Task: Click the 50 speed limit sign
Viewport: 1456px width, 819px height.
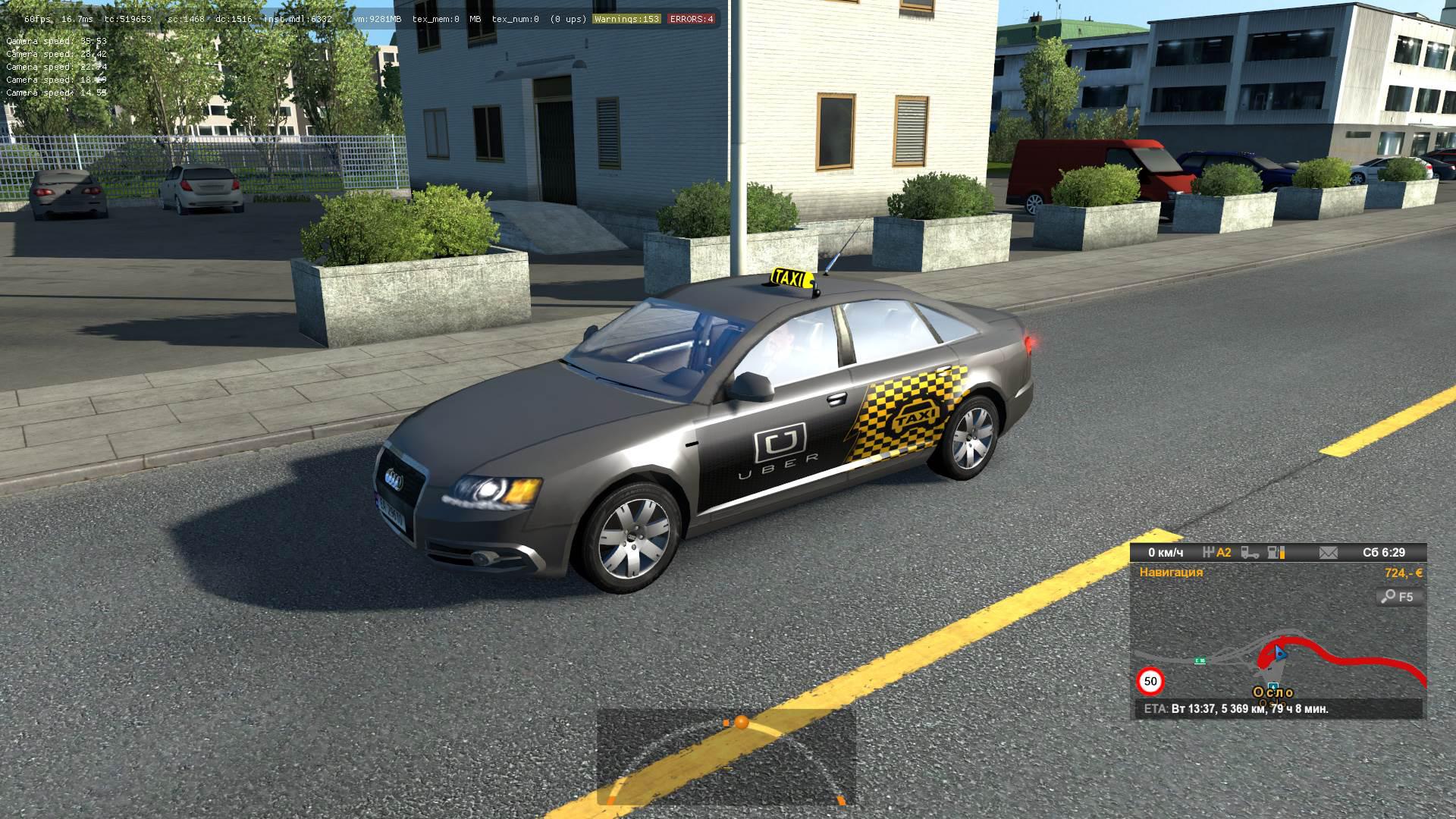Action: pyautogui.click(x=1150, y=682)
